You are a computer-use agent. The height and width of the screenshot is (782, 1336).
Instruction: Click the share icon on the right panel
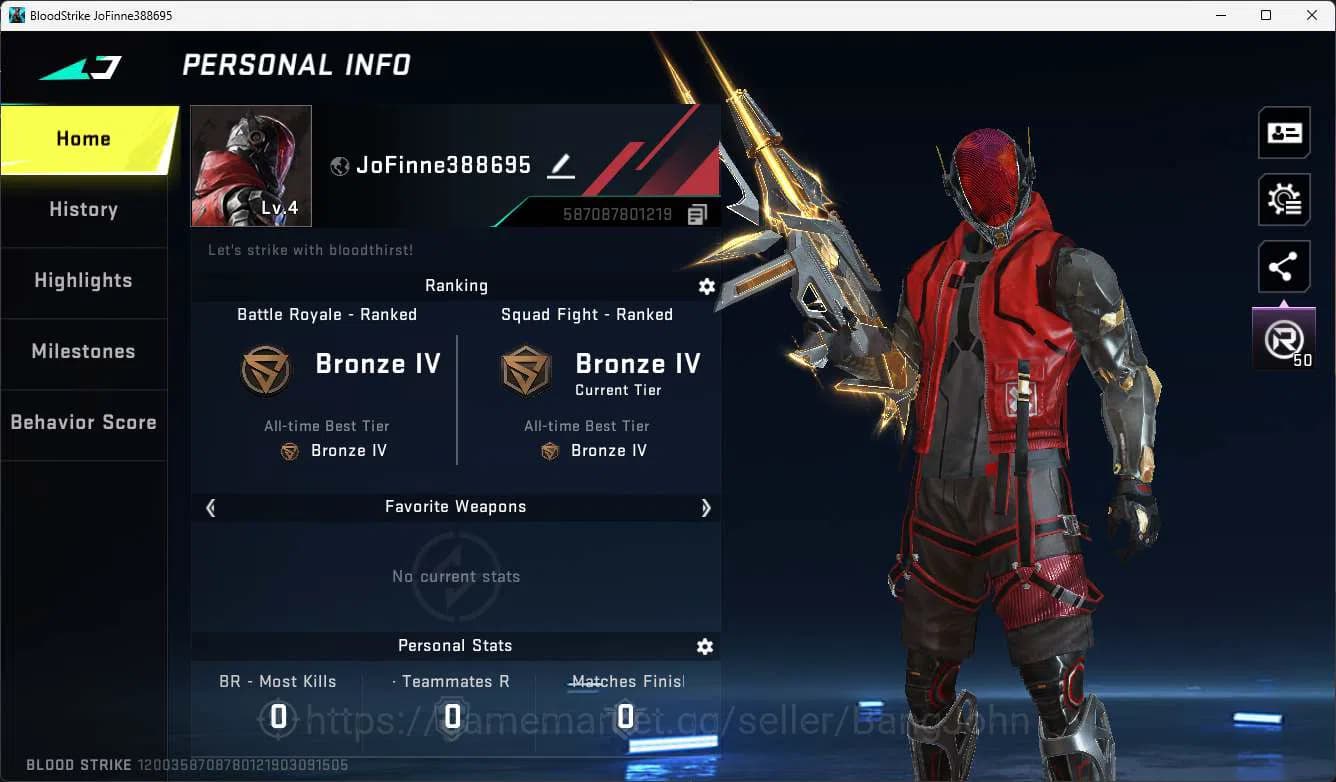(1284, 266)
